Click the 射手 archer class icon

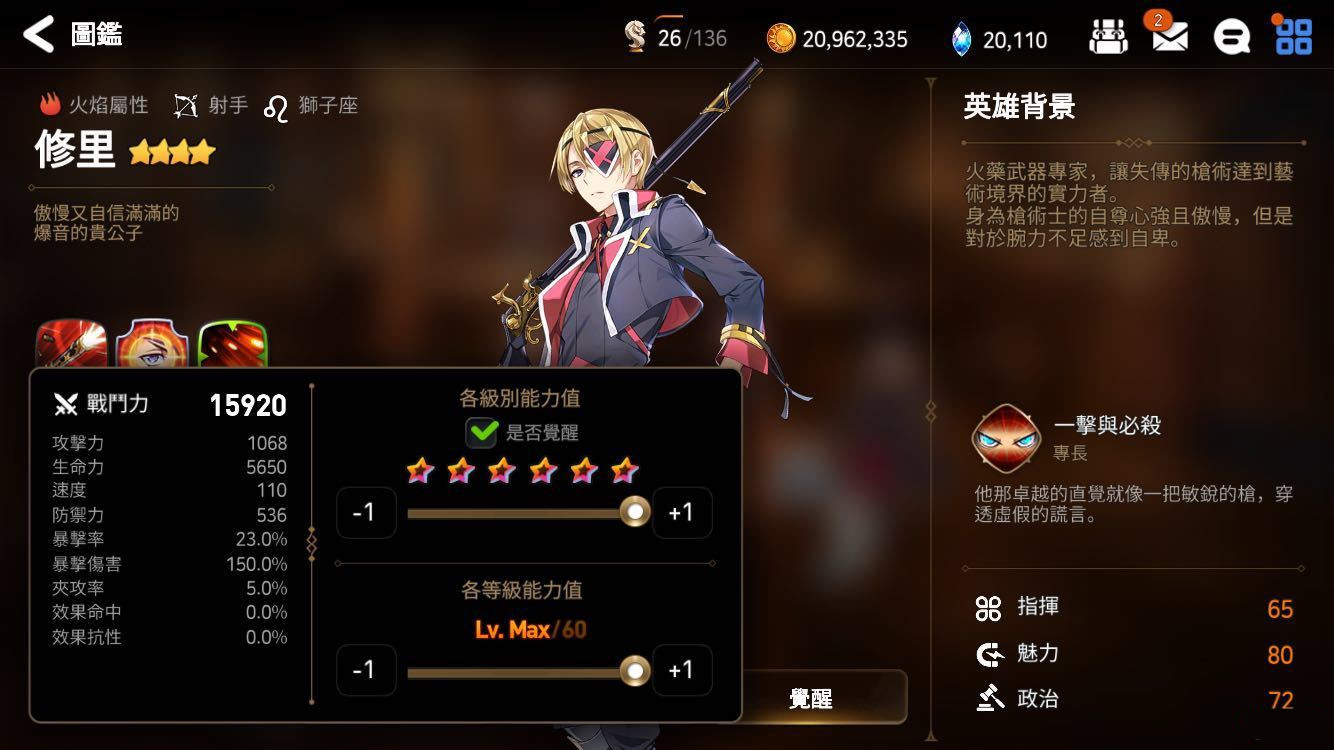point(185,103)
